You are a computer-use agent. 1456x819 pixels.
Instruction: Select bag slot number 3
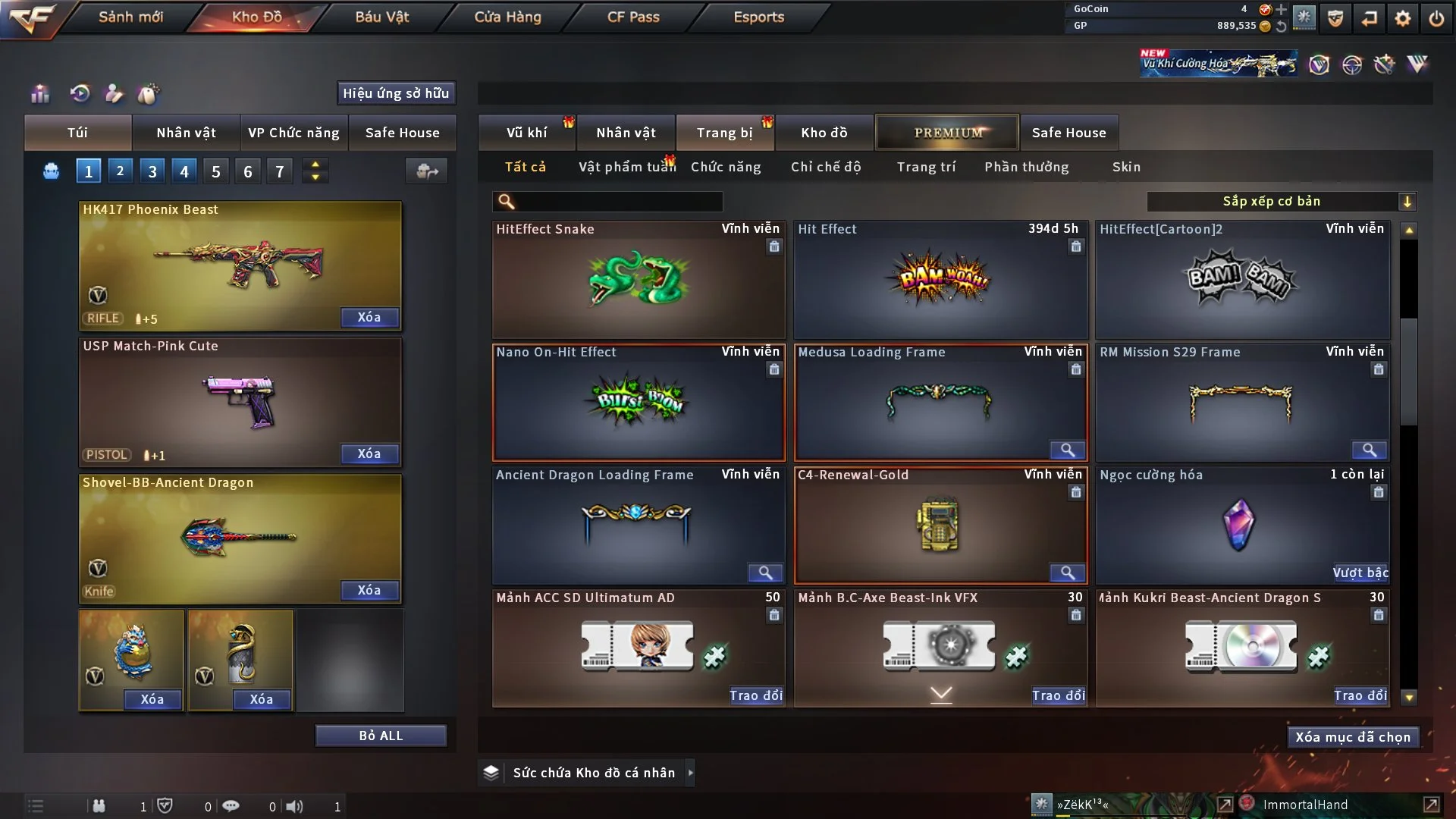click(152, 171)
